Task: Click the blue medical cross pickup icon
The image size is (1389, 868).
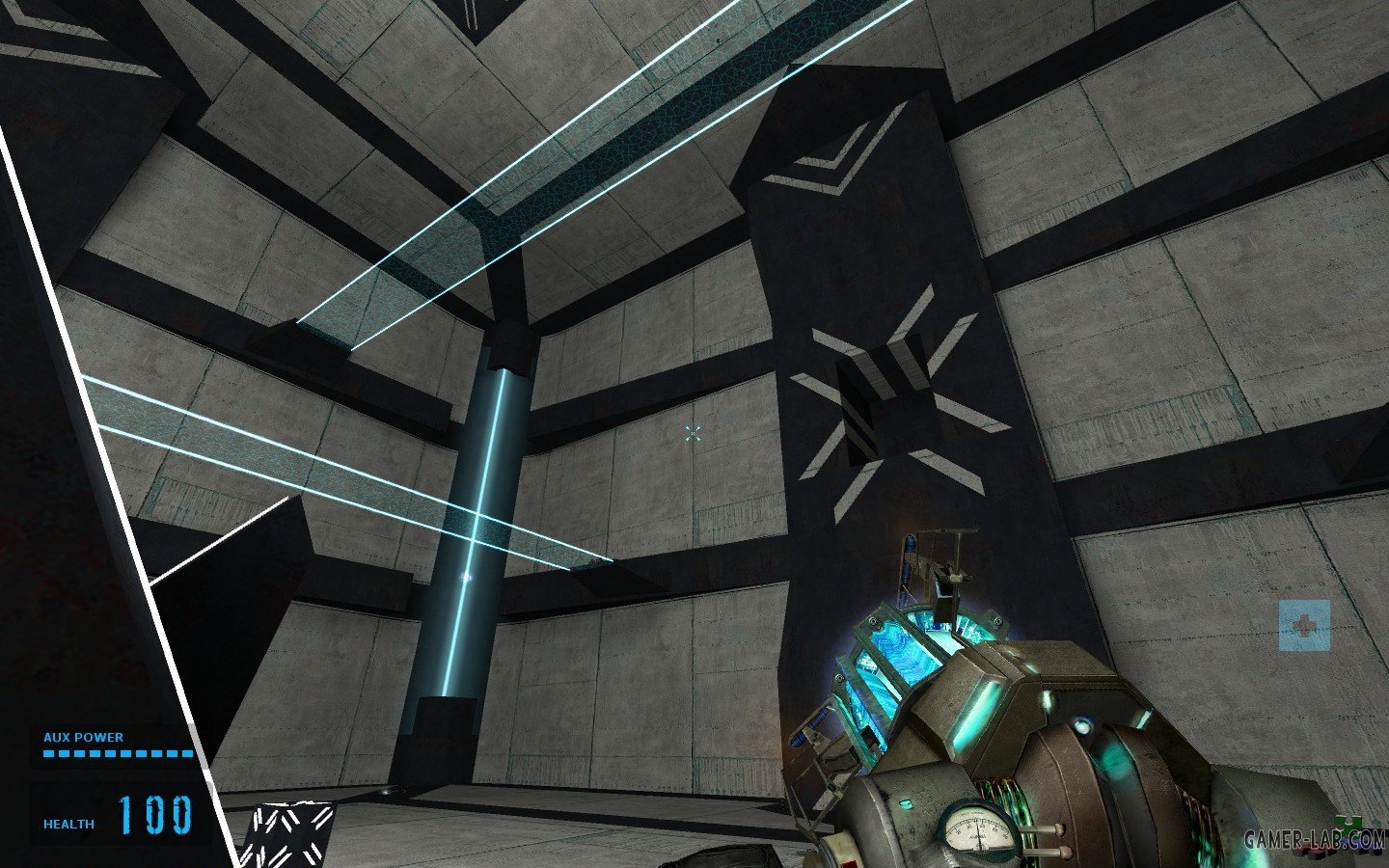Action: [x=1304, y=625]
